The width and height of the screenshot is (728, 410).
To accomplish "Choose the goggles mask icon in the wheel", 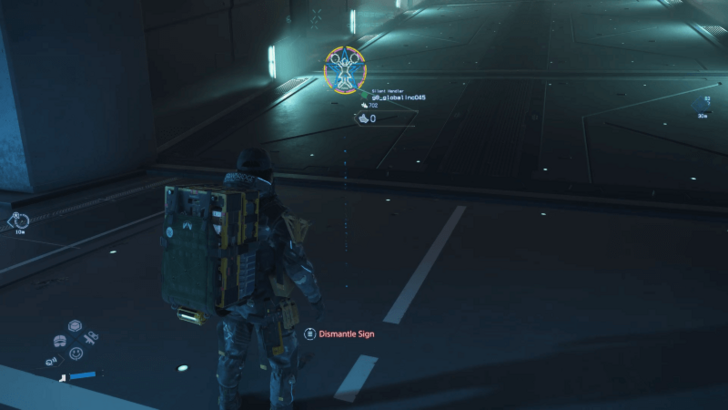I will pos(60,339).
